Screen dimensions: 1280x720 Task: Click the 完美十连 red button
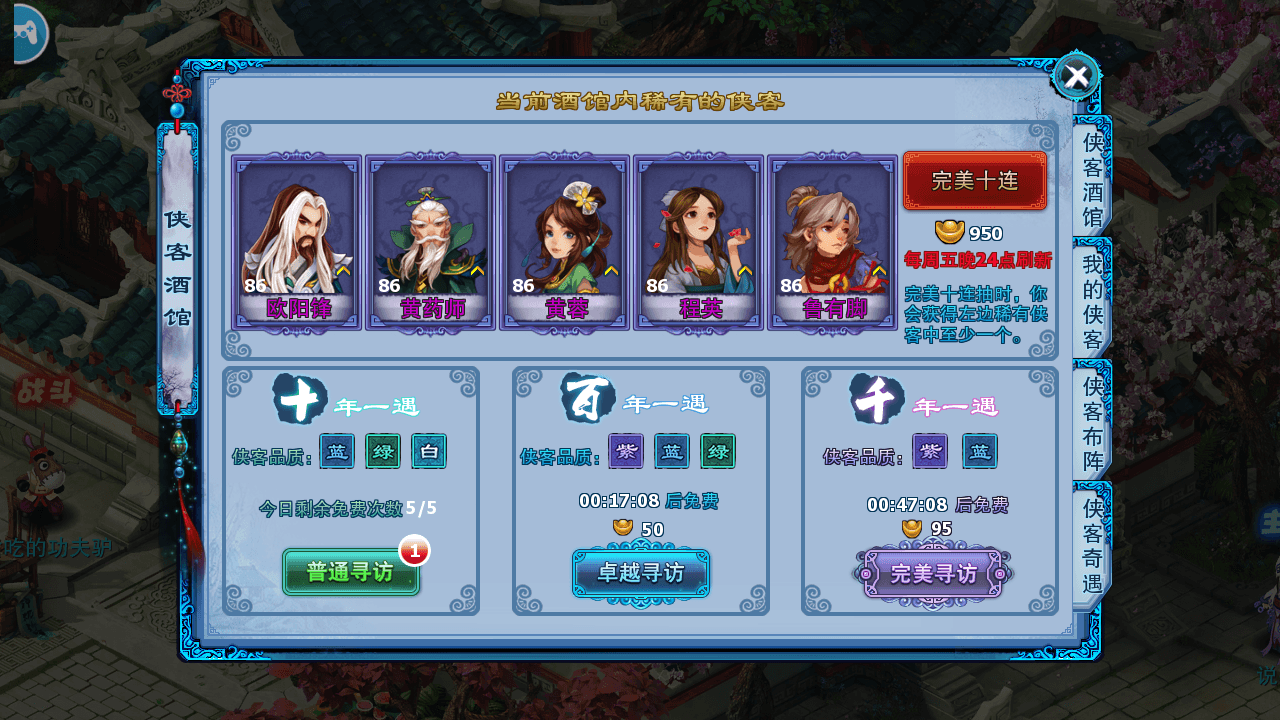tap(974, 181)
